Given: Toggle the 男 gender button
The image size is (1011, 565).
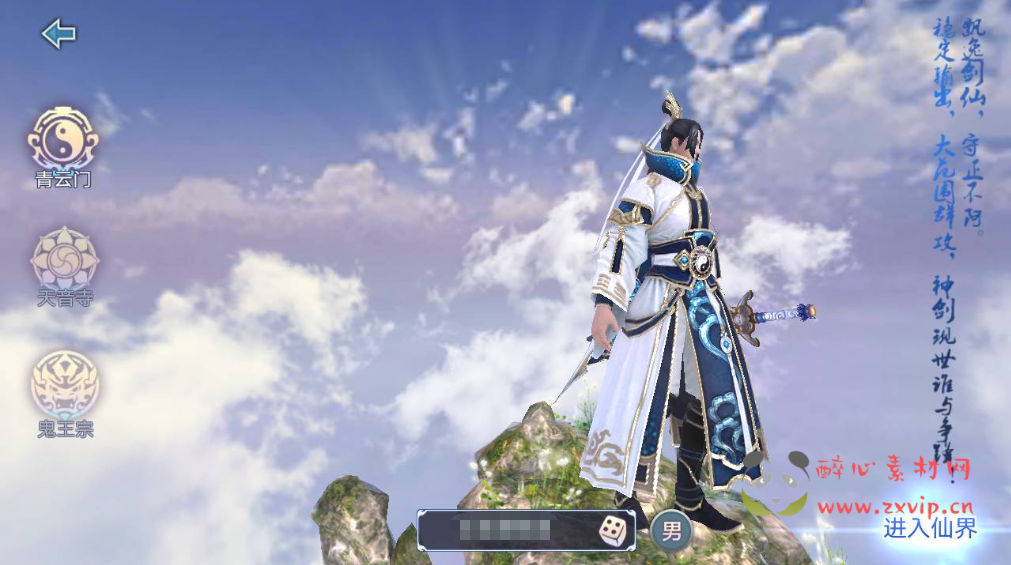Looking at the screenshot, I should point(671,531).
